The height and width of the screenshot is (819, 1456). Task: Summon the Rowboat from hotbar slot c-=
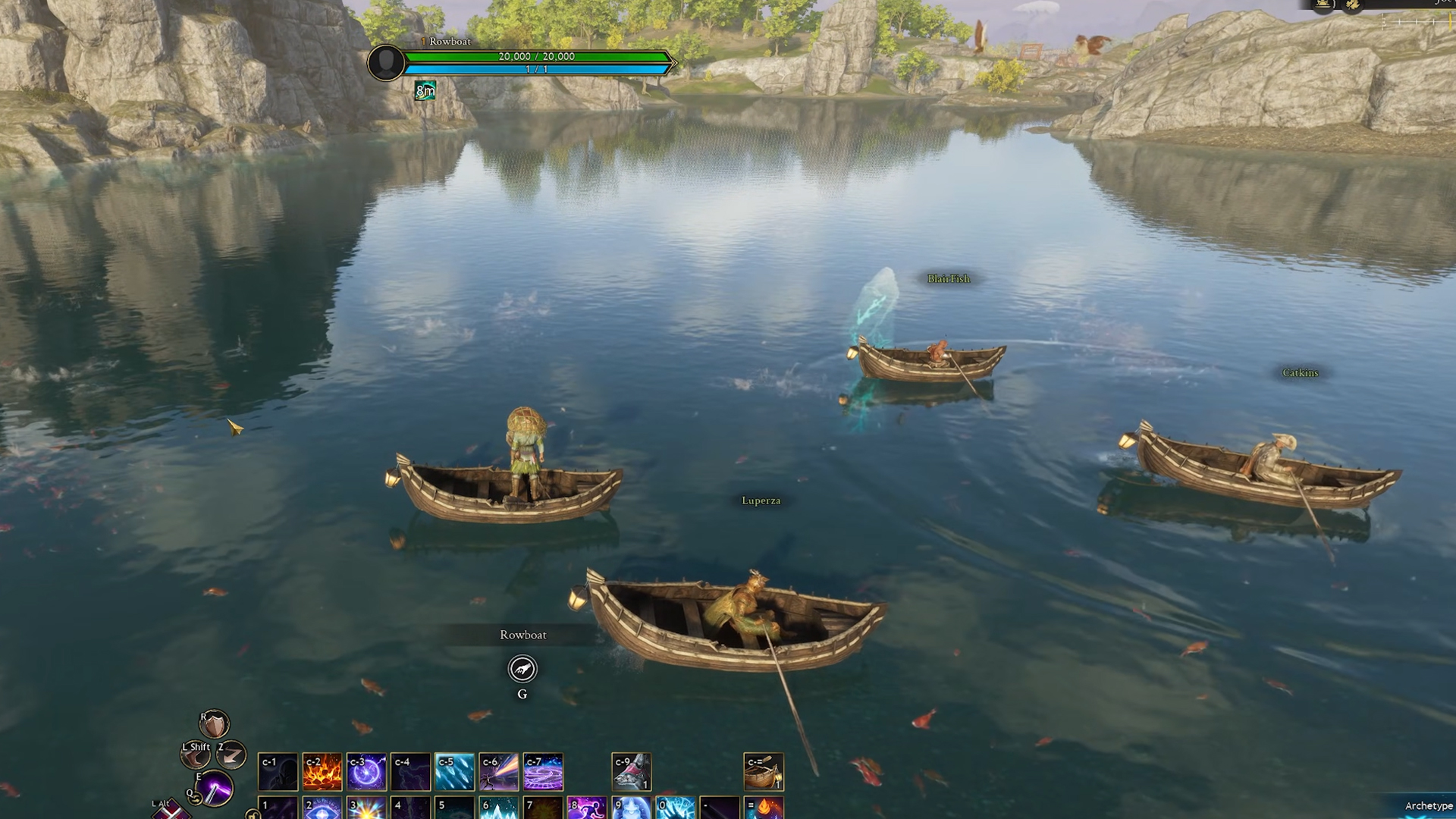[764, 772]
